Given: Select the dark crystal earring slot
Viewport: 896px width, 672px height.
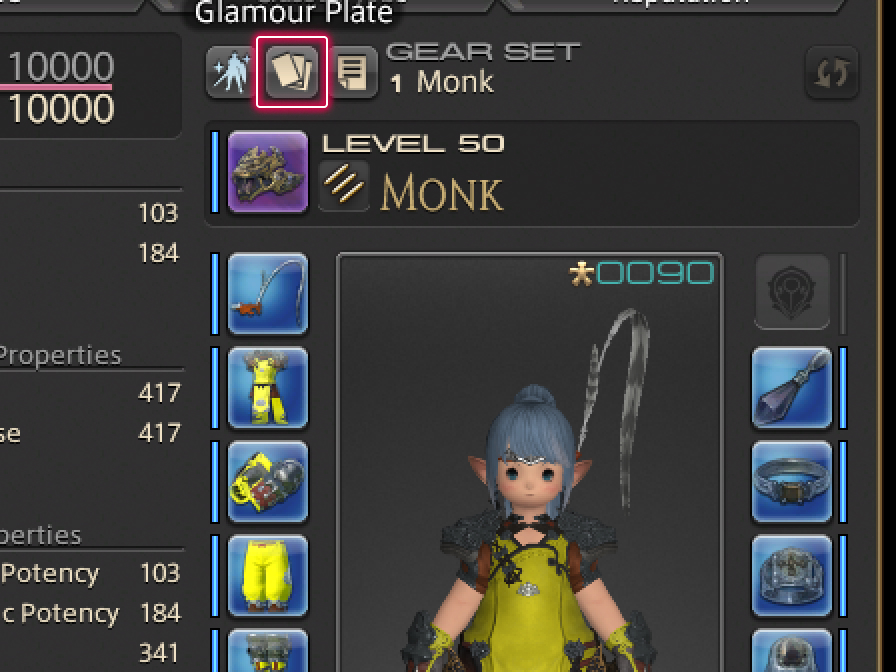Looking at the screenshot, I should [x=791, y=388].
